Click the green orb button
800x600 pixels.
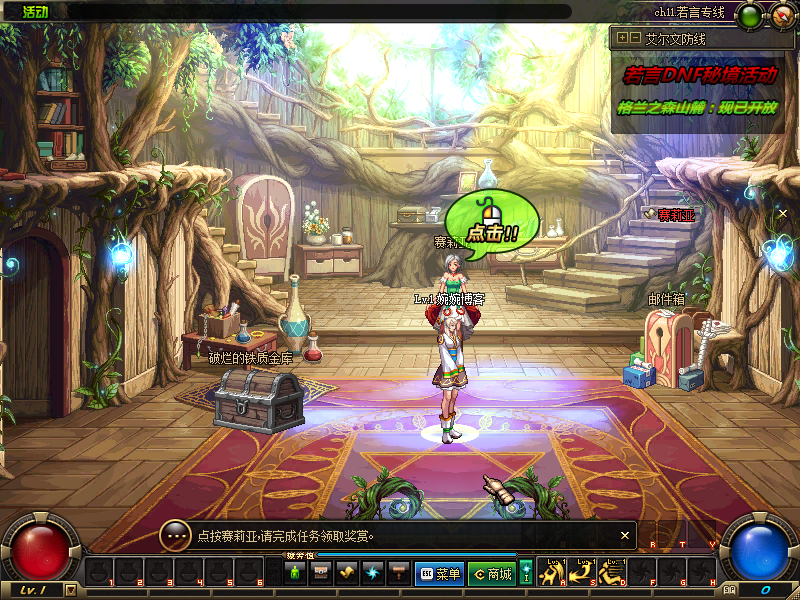[748, 16]
